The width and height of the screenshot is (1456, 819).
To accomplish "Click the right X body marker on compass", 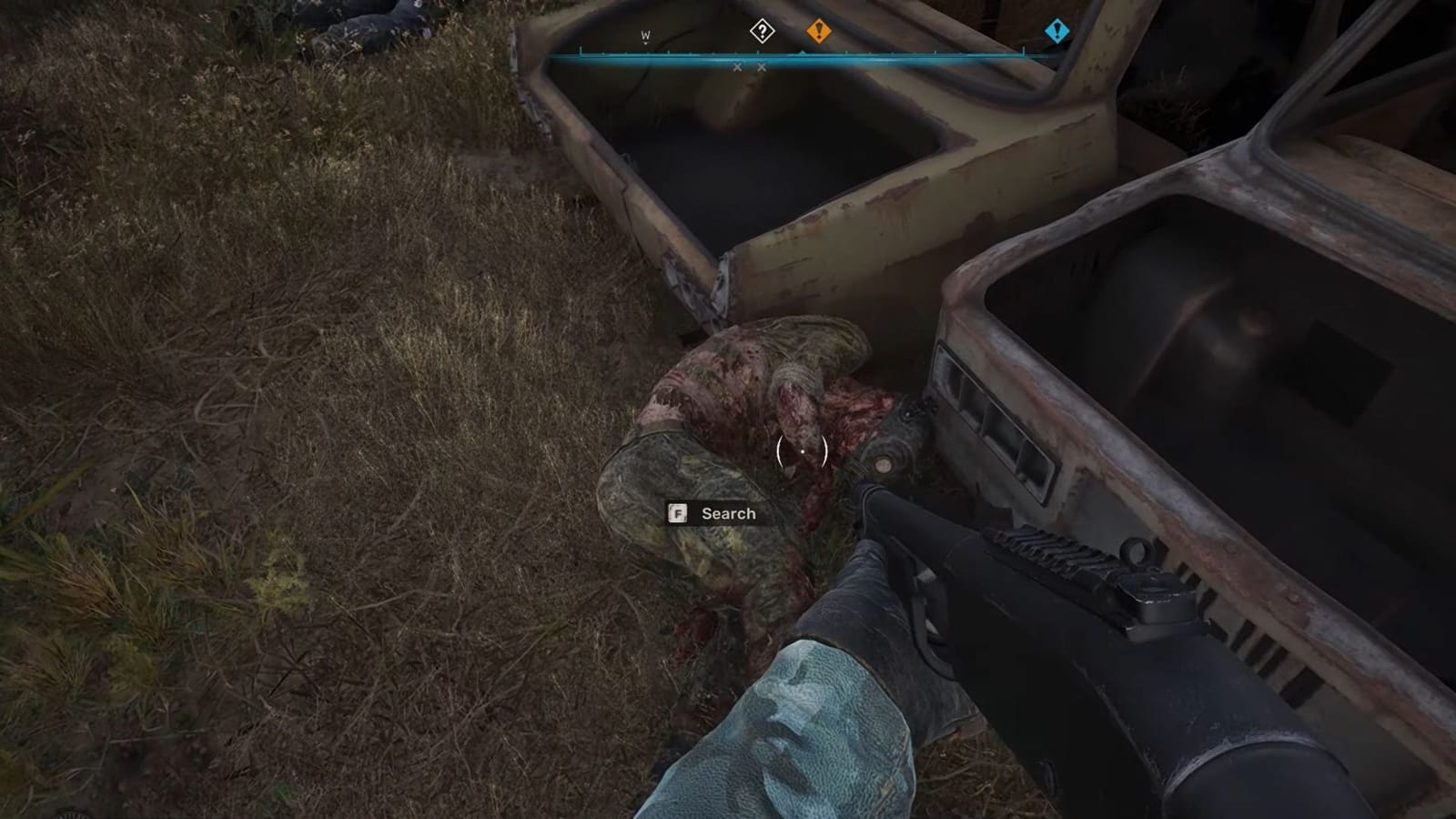I will click(761, 66).
